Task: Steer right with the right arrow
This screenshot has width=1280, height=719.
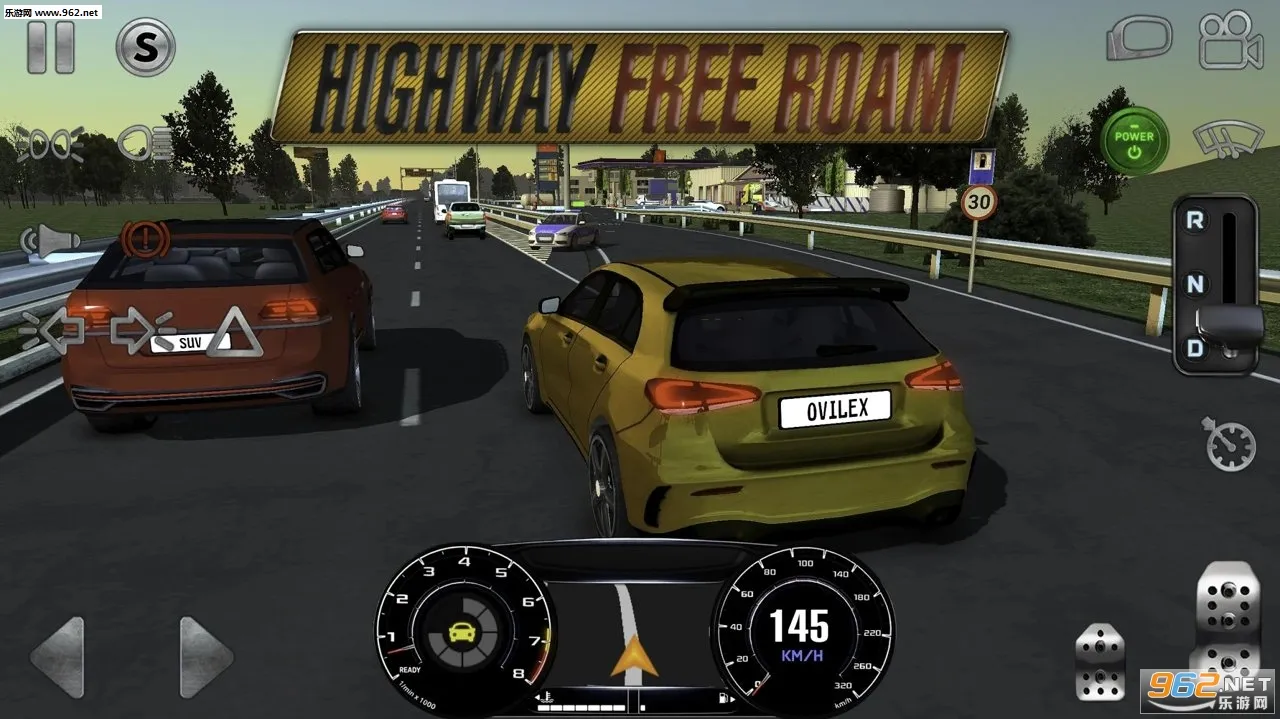Action: point(205,657)
